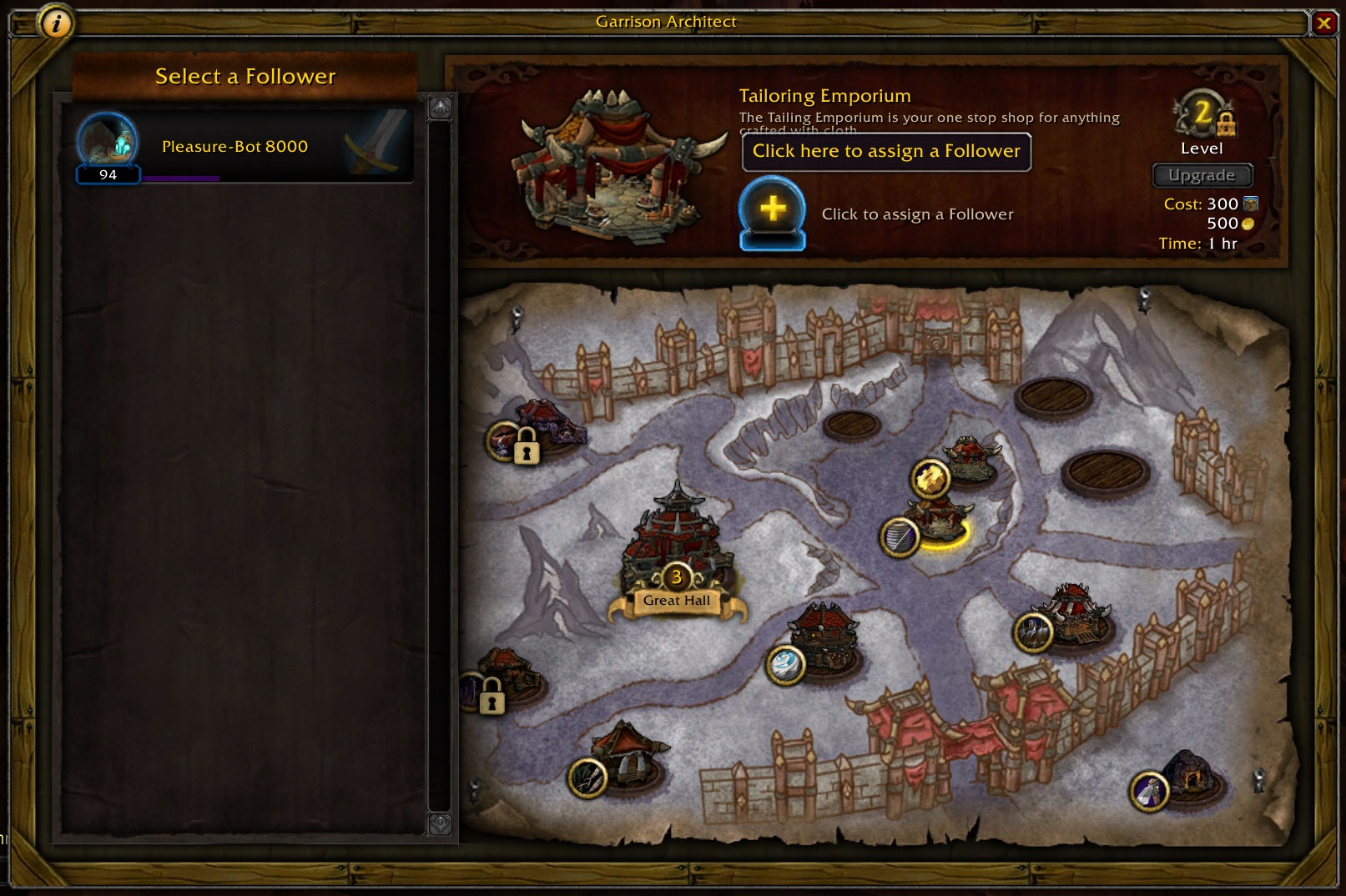The image size is (1346, 896).
Task: Select the white swirl building plot icon
Action: 786,665
